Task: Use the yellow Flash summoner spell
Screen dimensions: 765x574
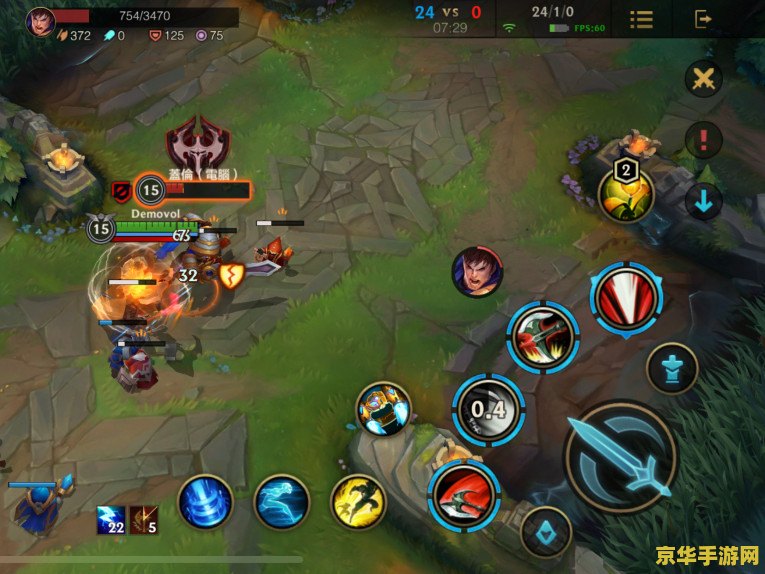Action: click(358, 501)
